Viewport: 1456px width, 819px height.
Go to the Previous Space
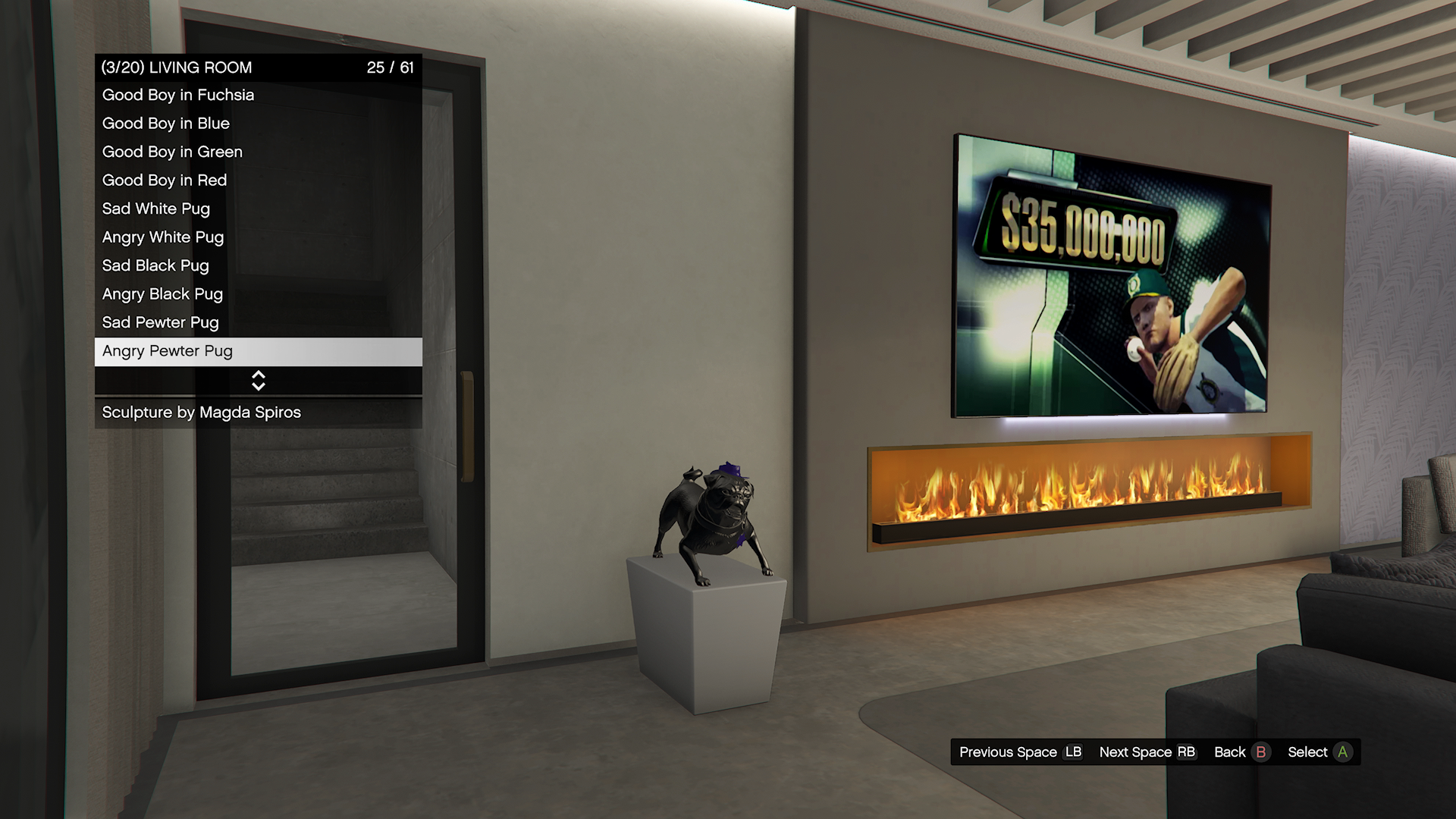(1020, 752)
